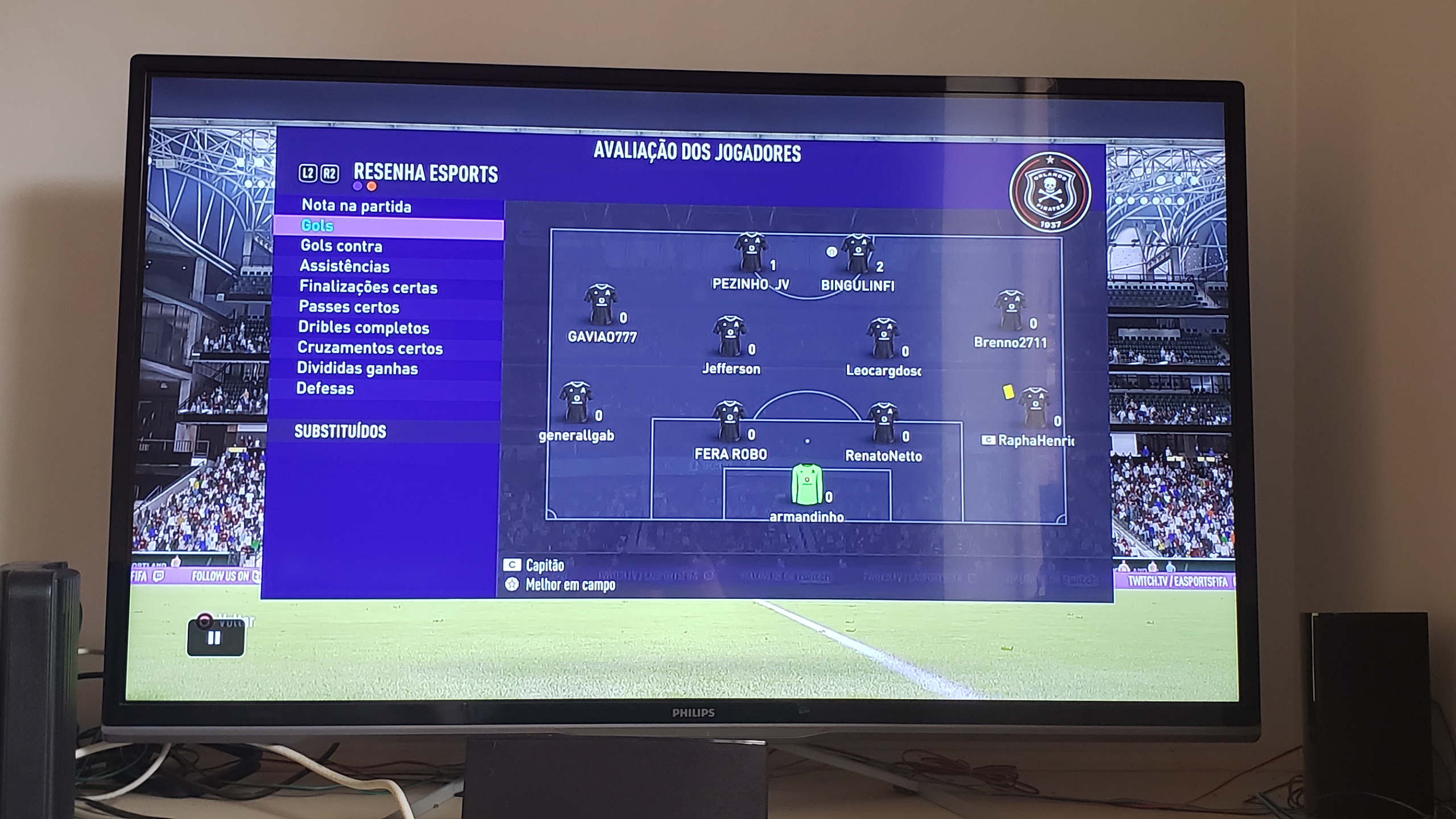
Task: Show the Assistências stat
Action: [x=345, y=266]
